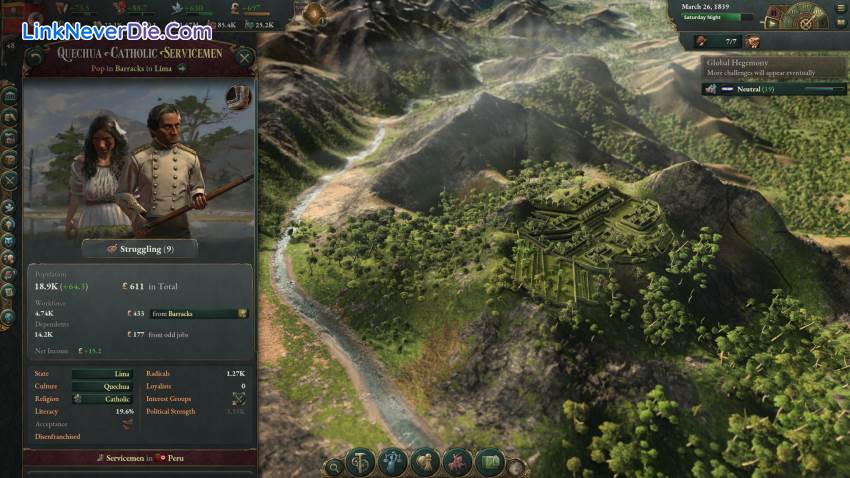Go back using the panel's return arrow

pyautogui.click(x=35, y=59)
